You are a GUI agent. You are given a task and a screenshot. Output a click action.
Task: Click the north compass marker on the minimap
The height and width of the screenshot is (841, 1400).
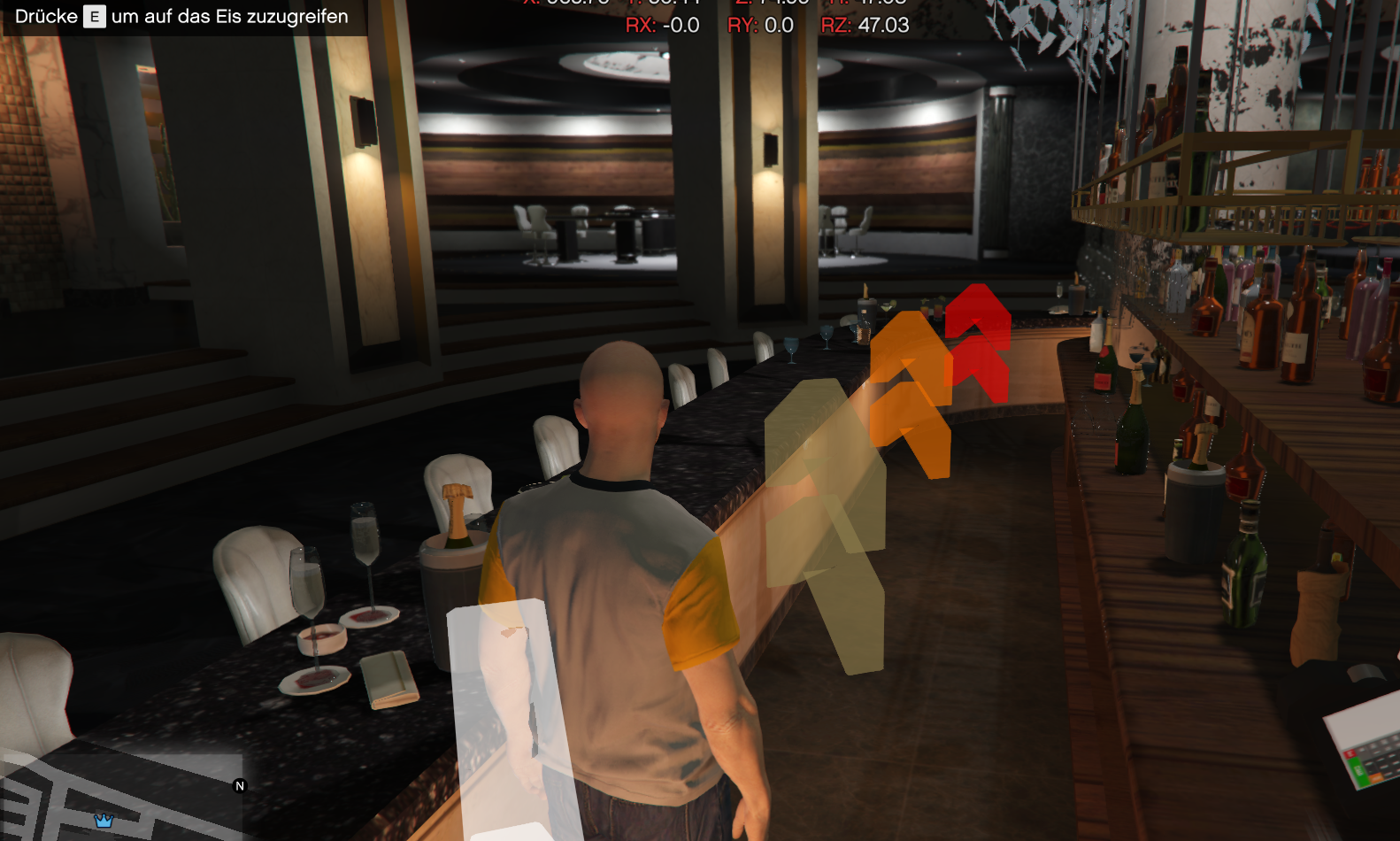(239, 786)
